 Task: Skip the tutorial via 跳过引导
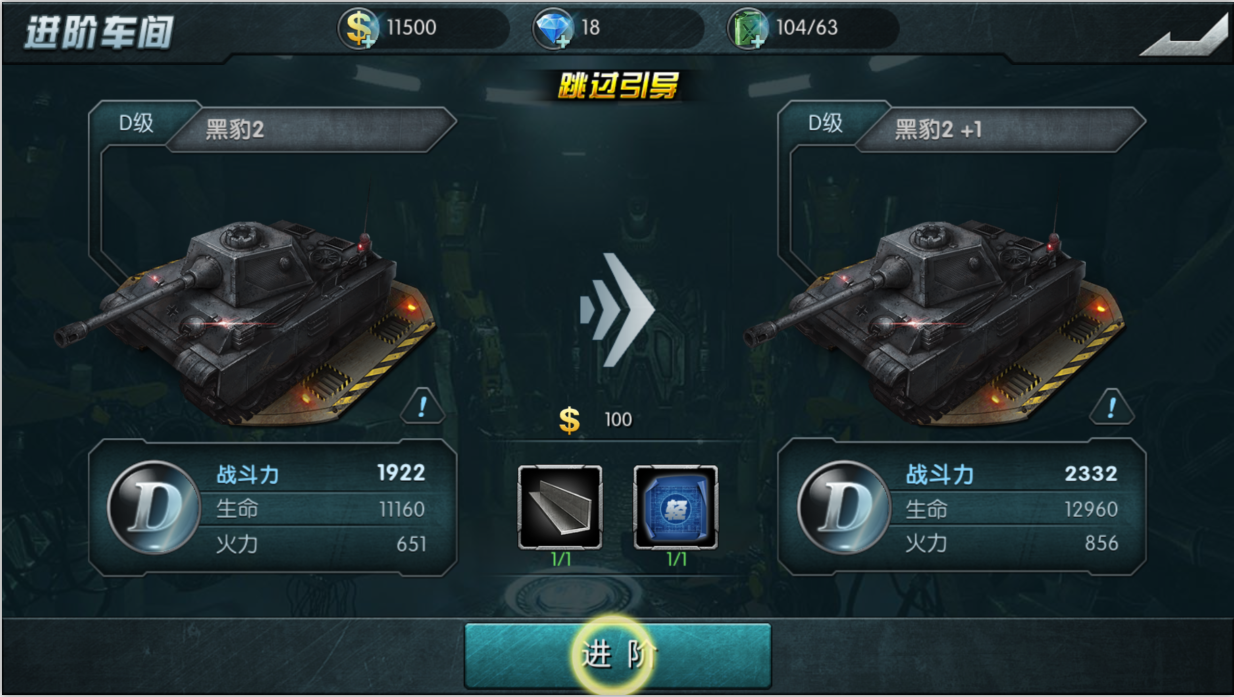point(618,87)
